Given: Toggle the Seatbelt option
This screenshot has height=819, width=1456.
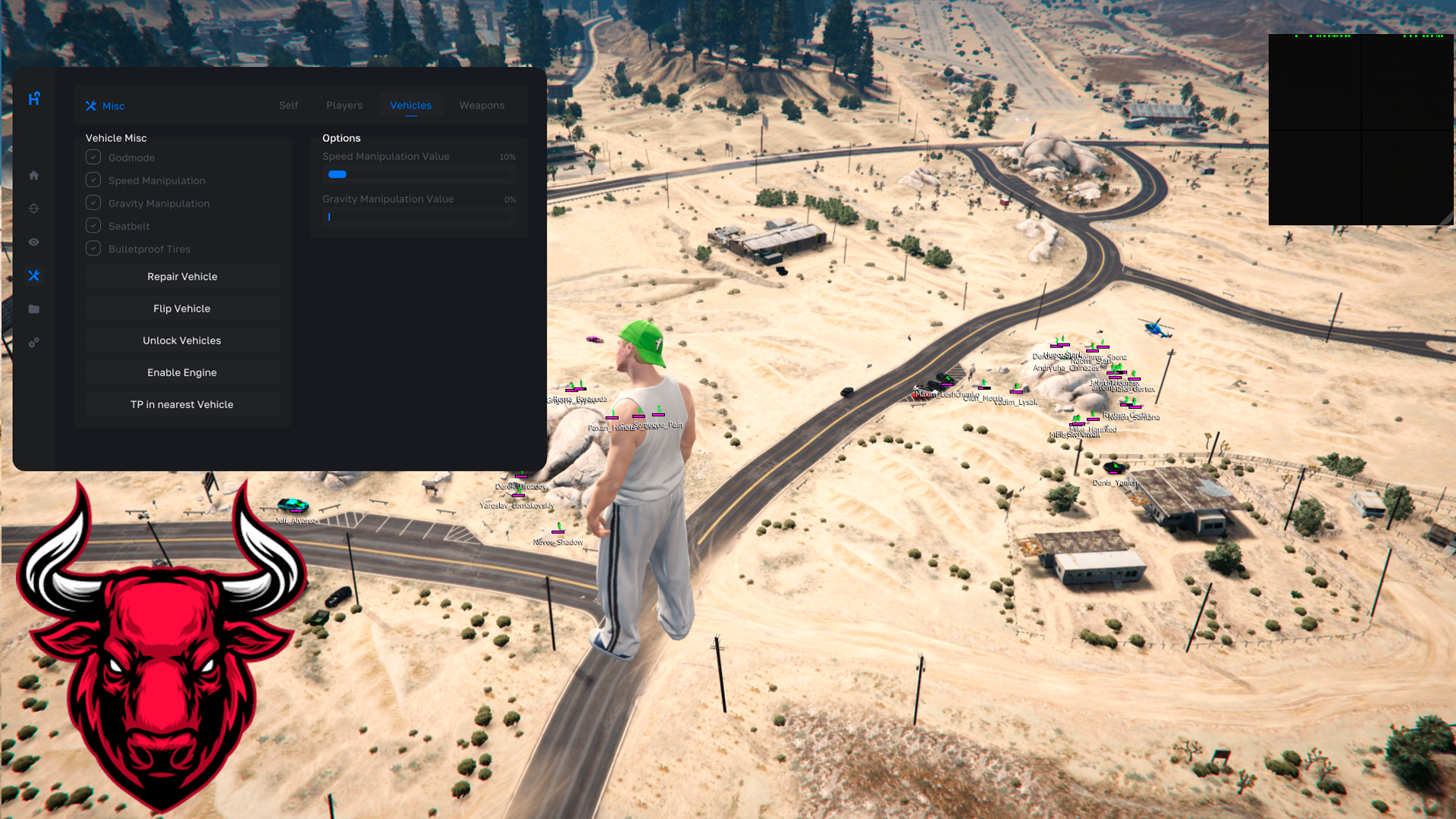Looking at the screenshot, I should click(x=93, y=226).
